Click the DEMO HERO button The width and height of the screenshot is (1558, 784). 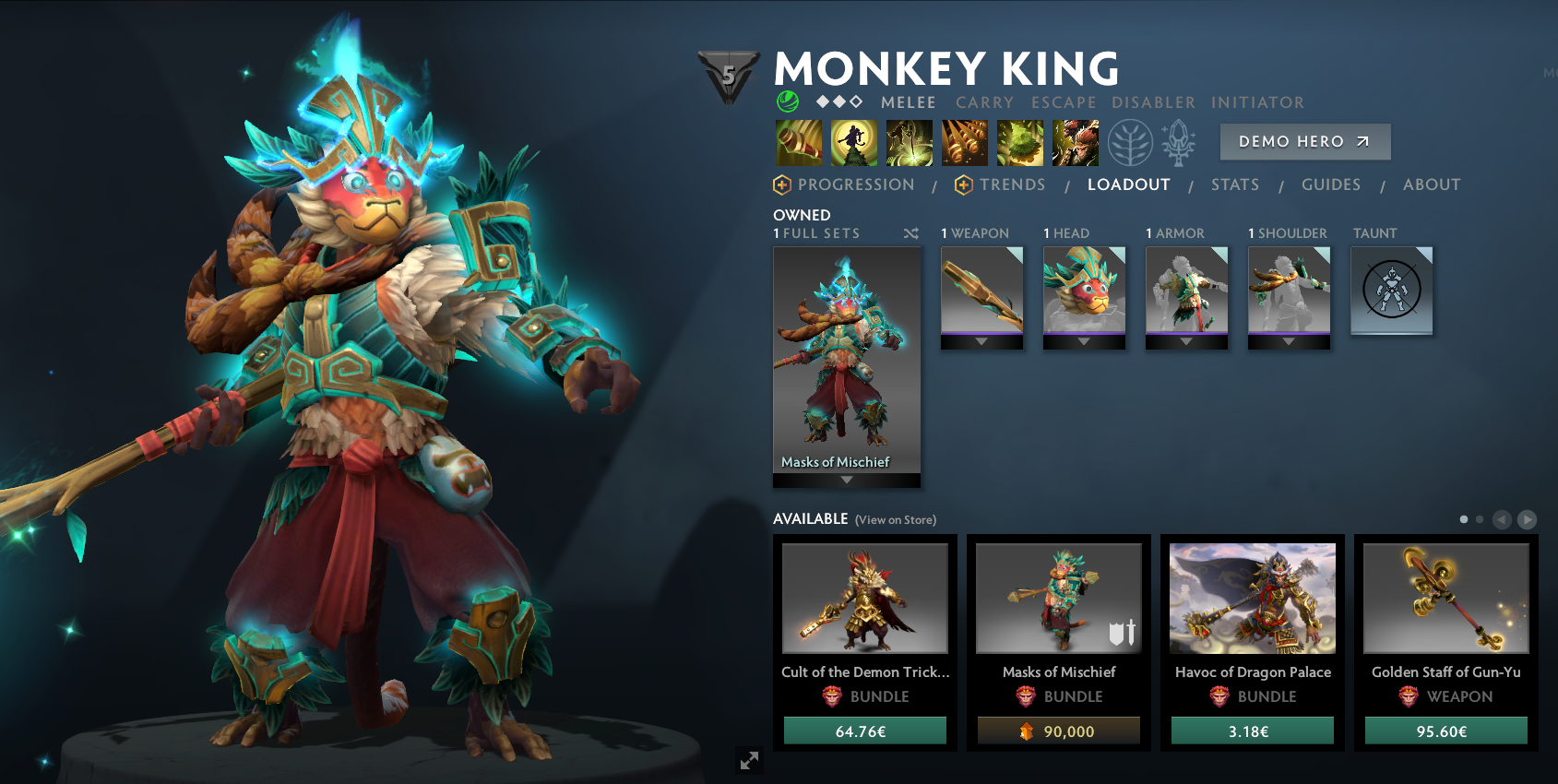coord(1304,141)
